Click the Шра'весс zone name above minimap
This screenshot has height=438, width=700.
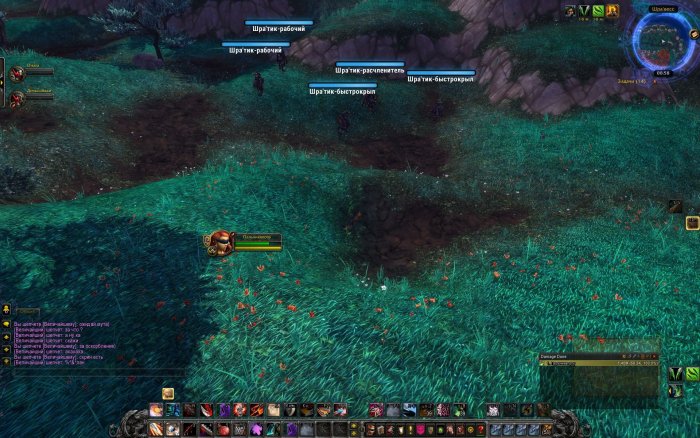(662, 8)
